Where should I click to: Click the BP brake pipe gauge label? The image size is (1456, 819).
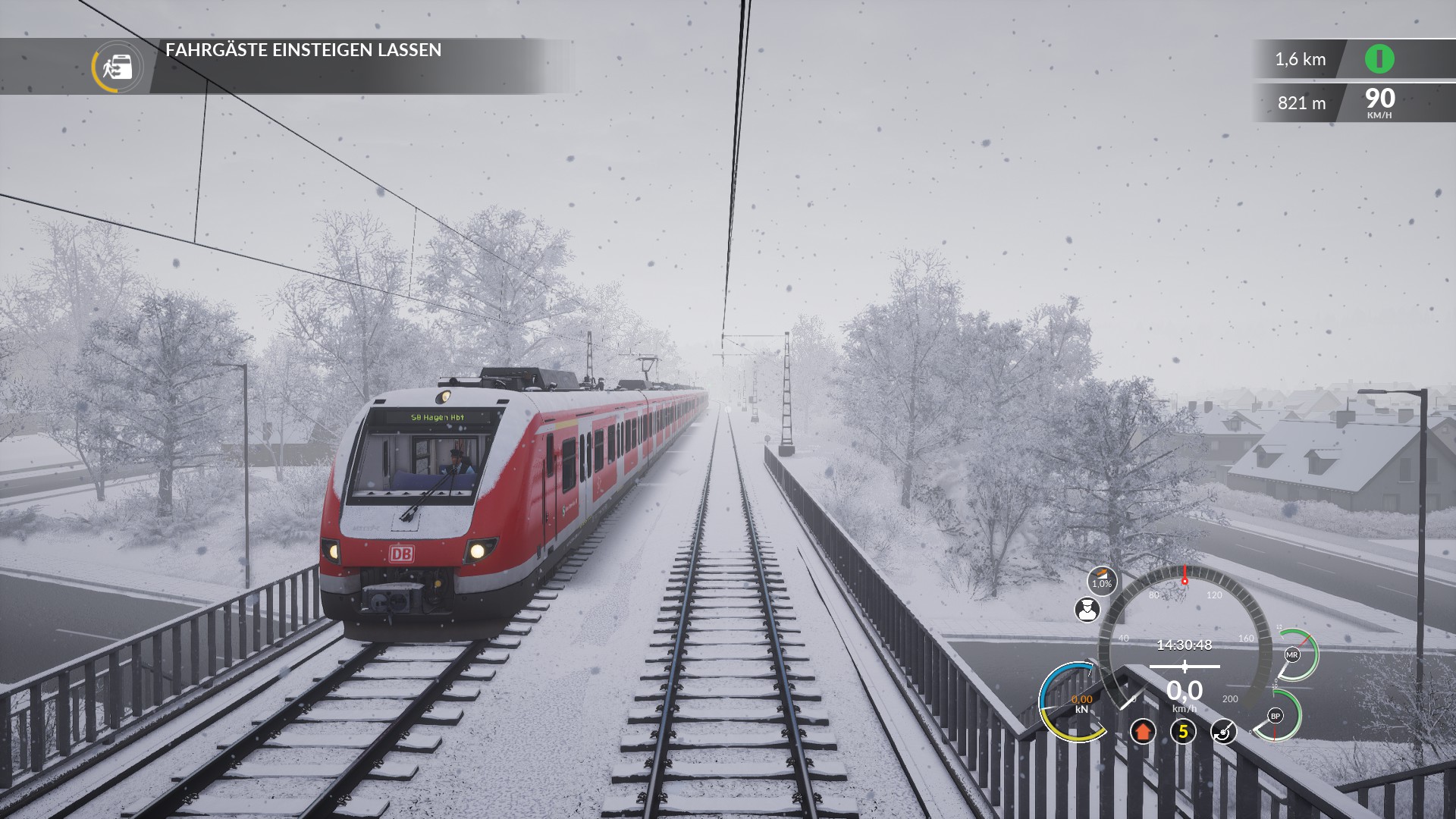tap(1276, 716)
